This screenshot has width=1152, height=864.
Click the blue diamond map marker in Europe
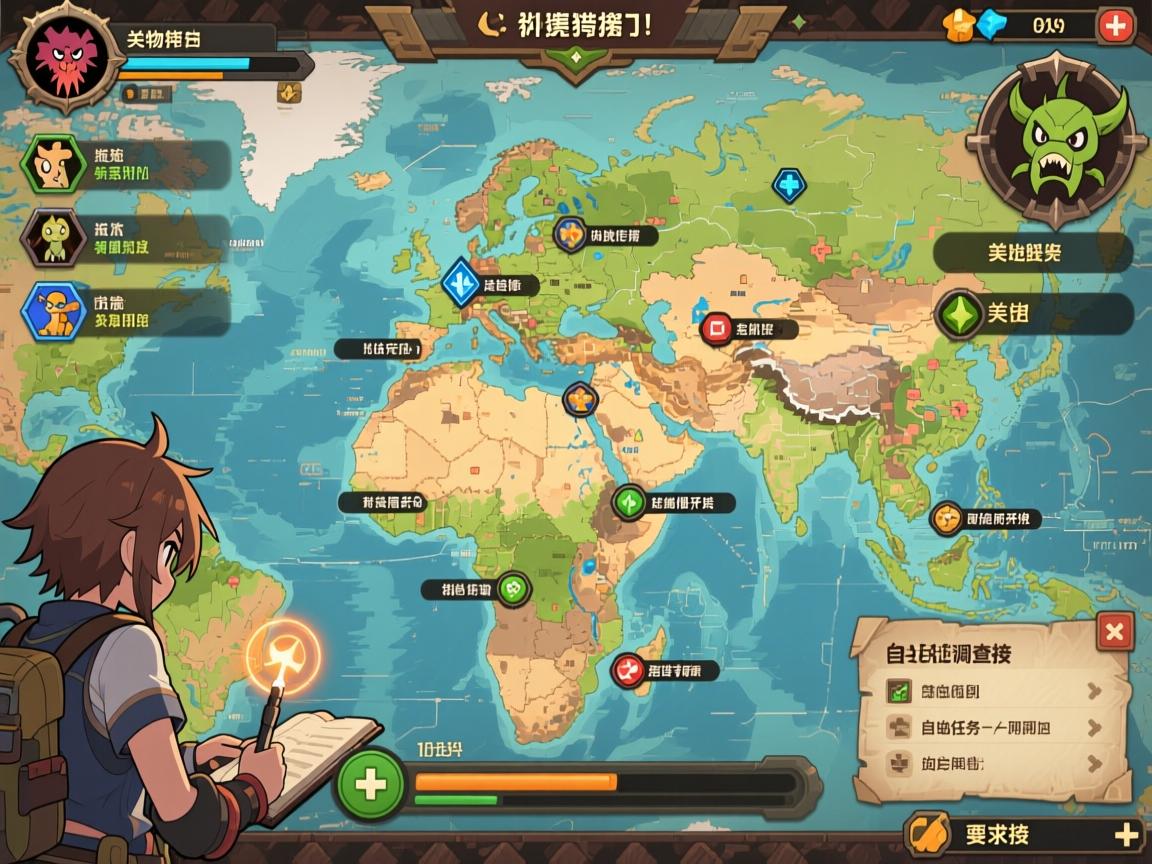pyautogui.click(x=462, y=283)
